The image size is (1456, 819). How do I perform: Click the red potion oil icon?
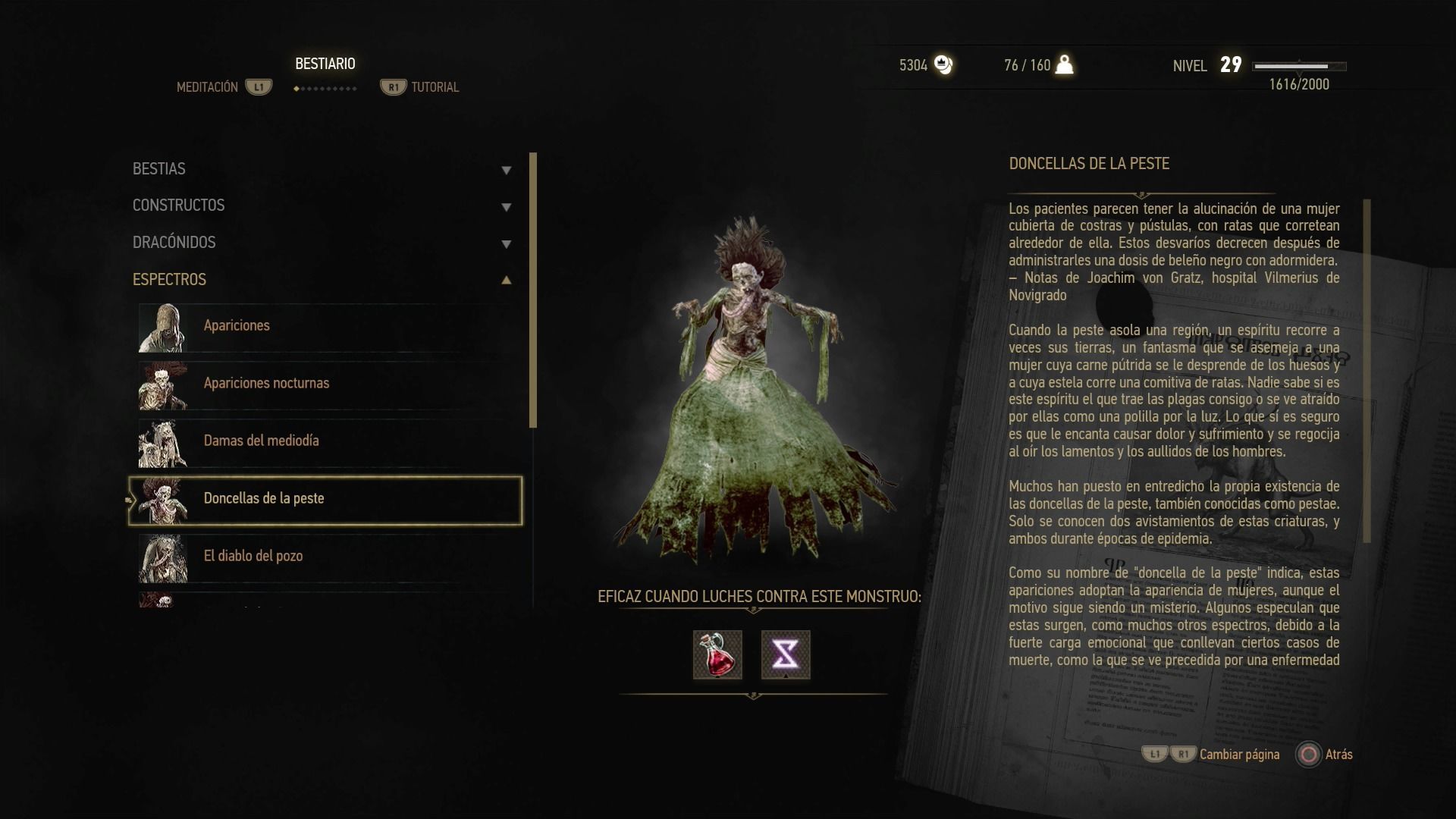[717, 654]
